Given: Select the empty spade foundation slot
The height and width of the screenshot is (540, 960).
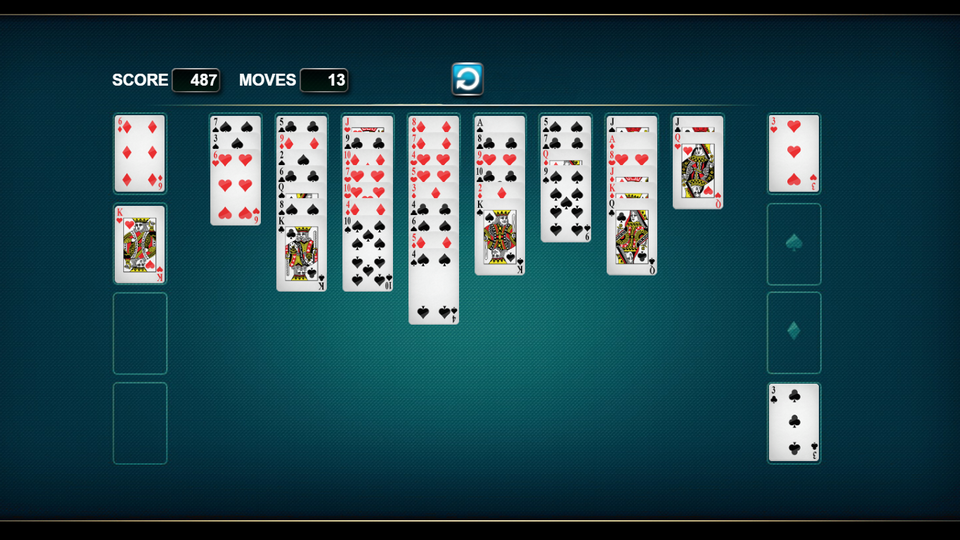Looking at the screenshot, I should [x=794, y=244].
